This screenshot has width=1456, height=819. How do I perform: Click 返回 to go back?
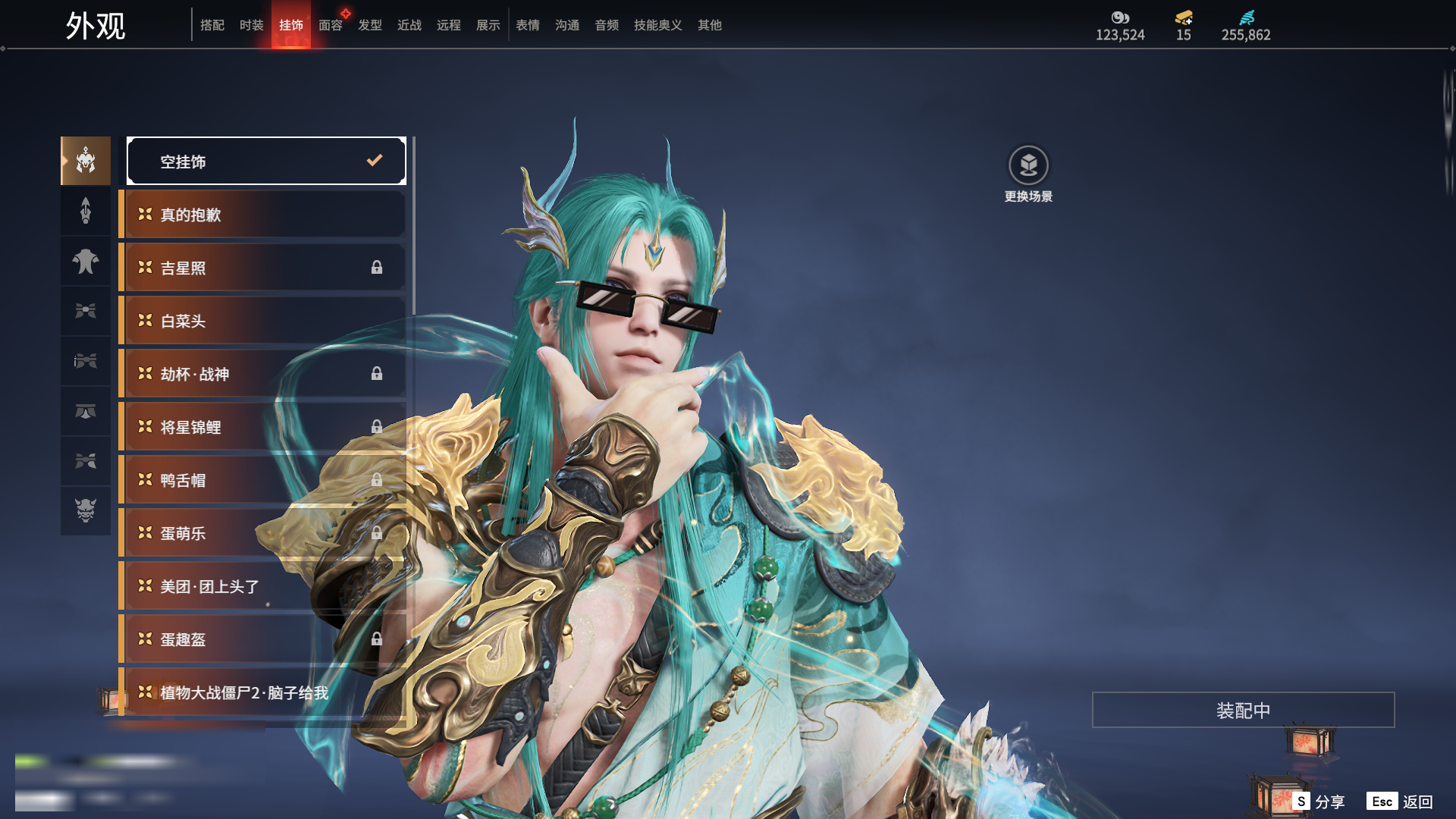[1400, 802]
